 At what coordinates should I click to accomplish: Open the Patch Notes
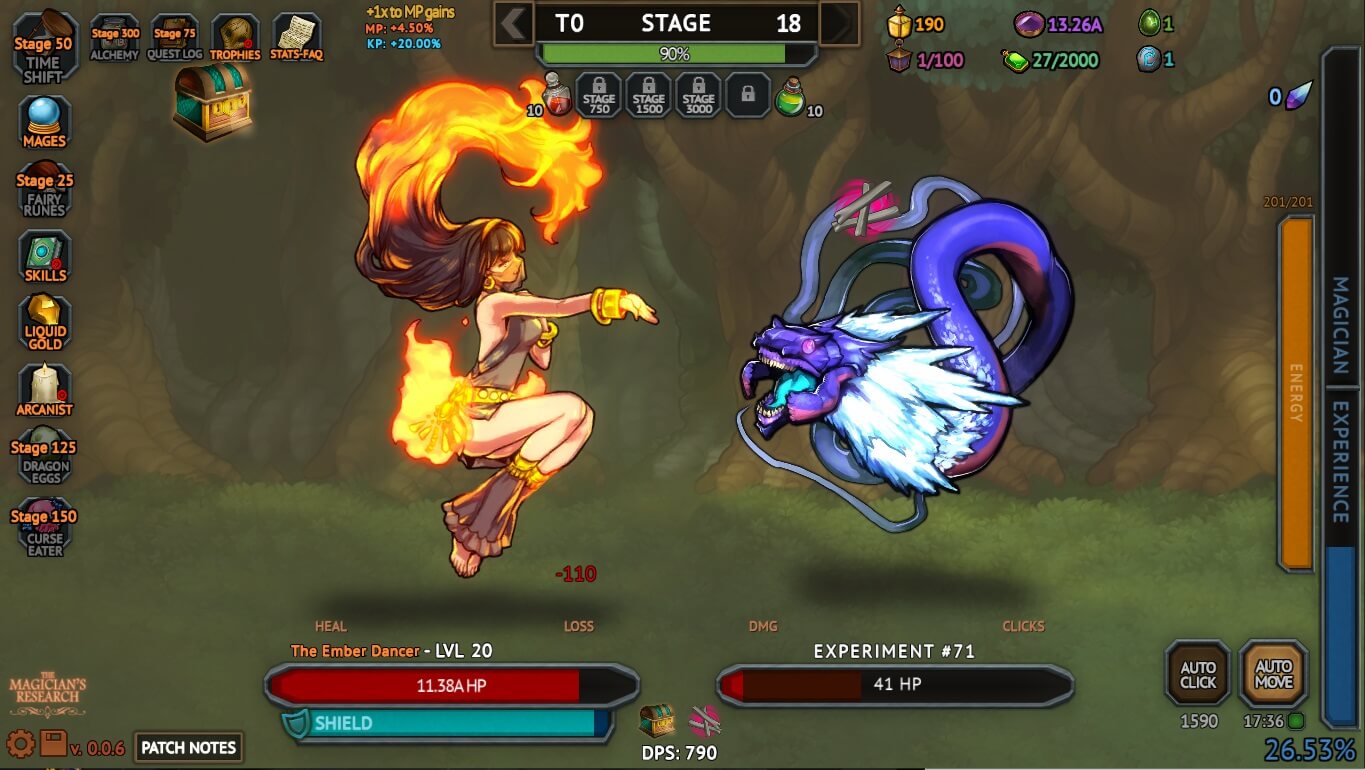pyautogui.click(x=188, y=747)
